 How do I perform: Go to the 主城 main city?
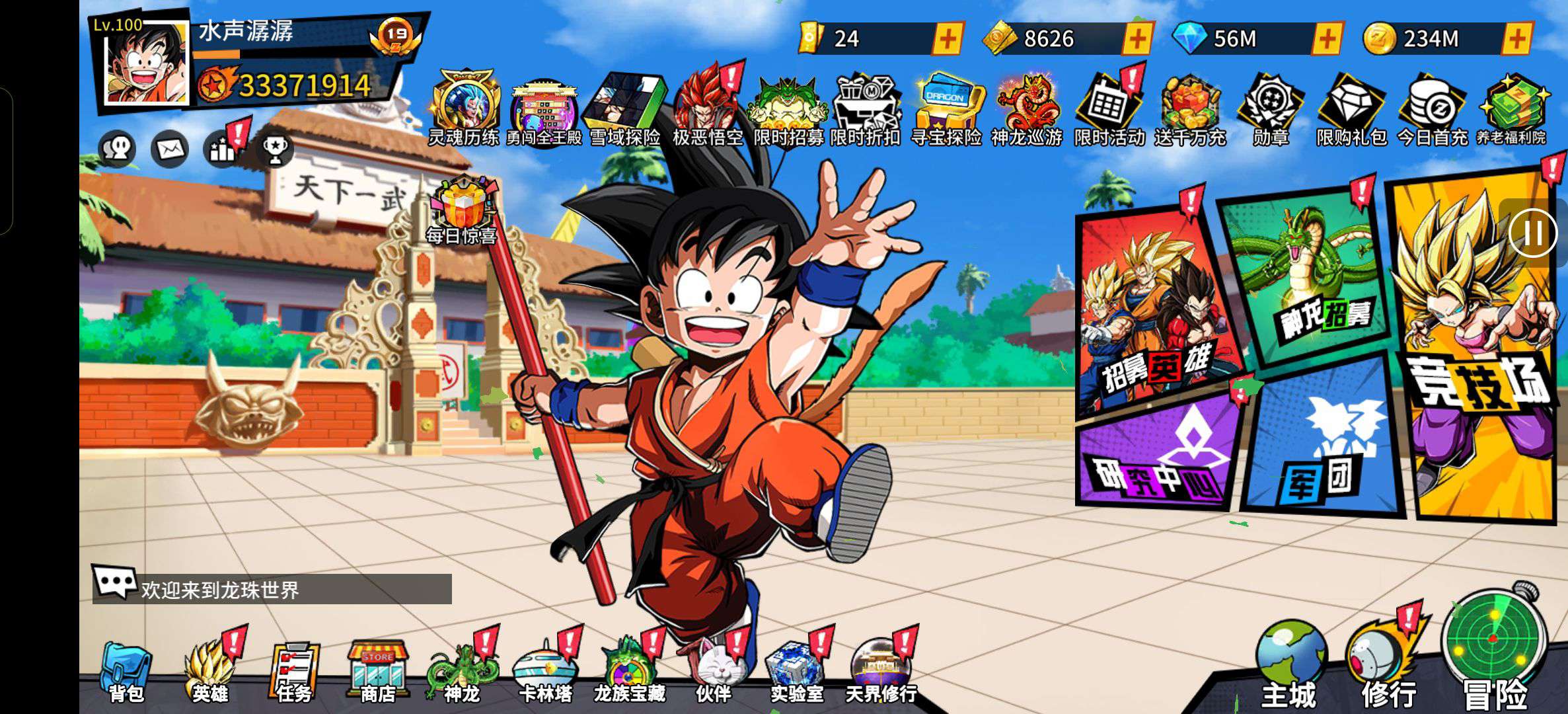pos(1290,664)
